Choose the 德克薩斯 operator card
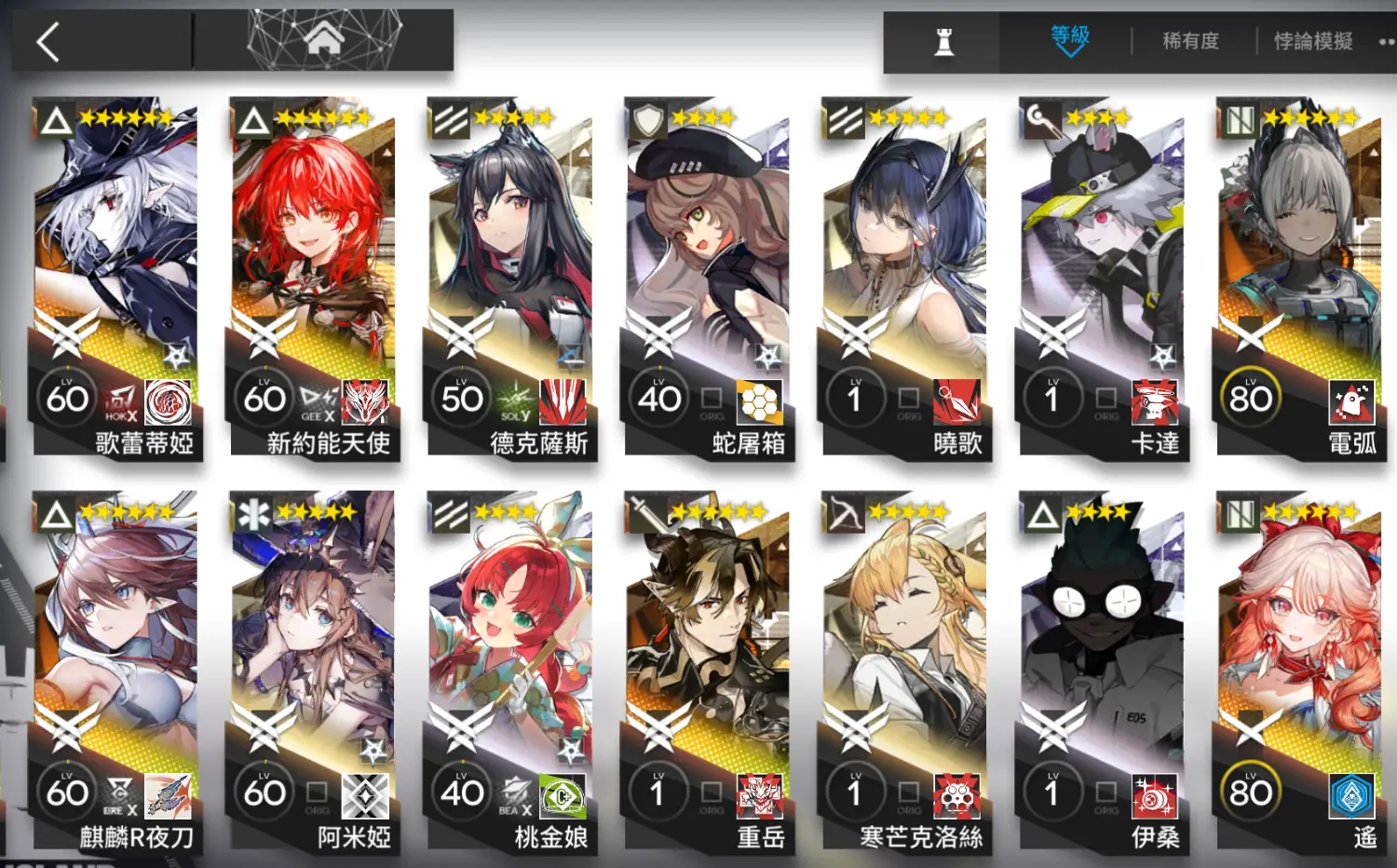 tap(510, 279)
